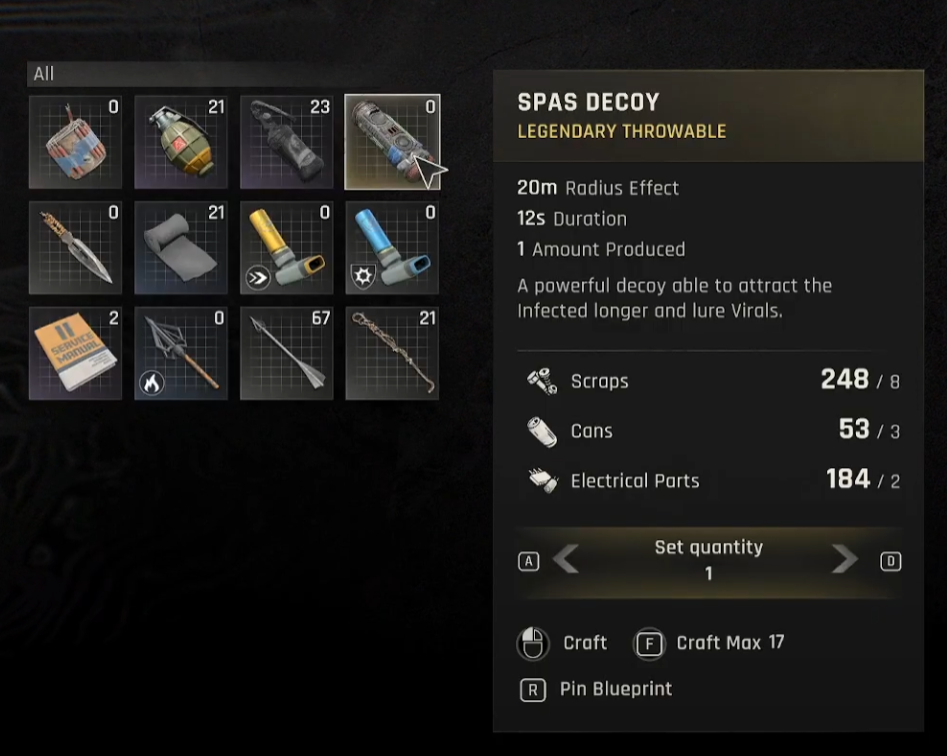Select the dynamite bundle blueprint slot
Image resolution: width=947 pixels, height=756 pixels.
(76, 142)
